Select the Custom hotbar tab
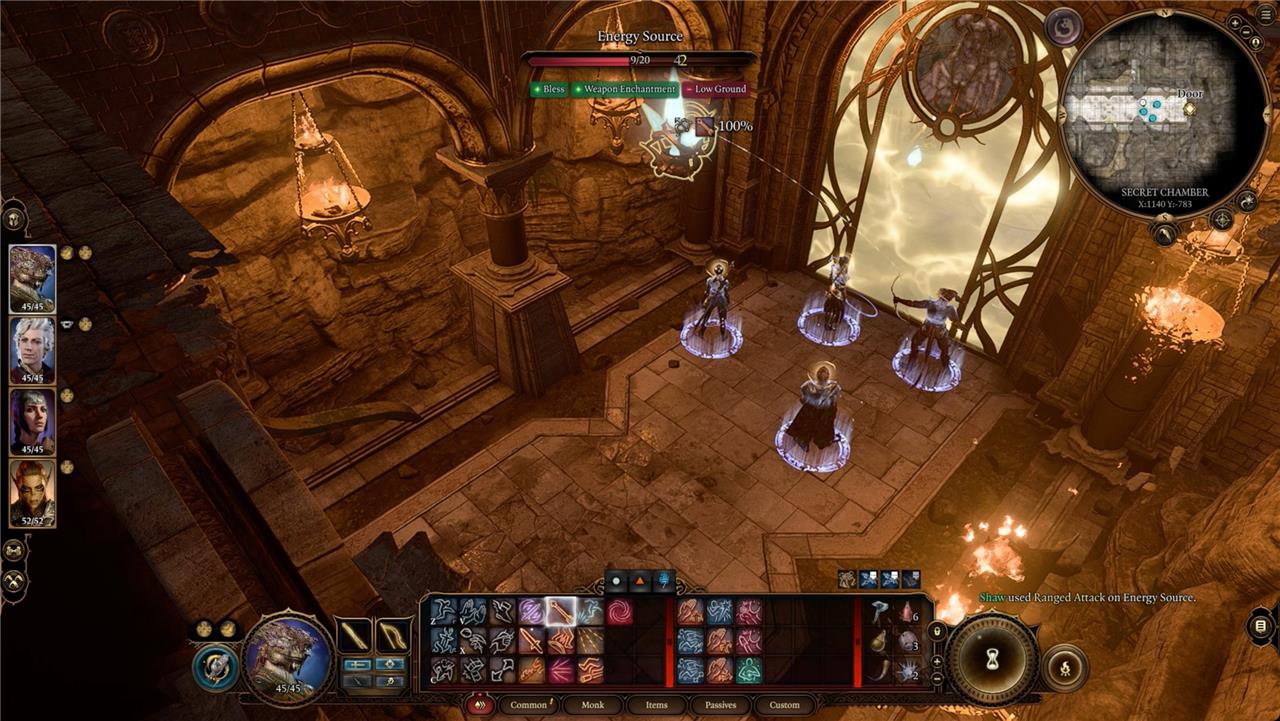Viewport: 1280px width, 721px height. pos(784,705)
